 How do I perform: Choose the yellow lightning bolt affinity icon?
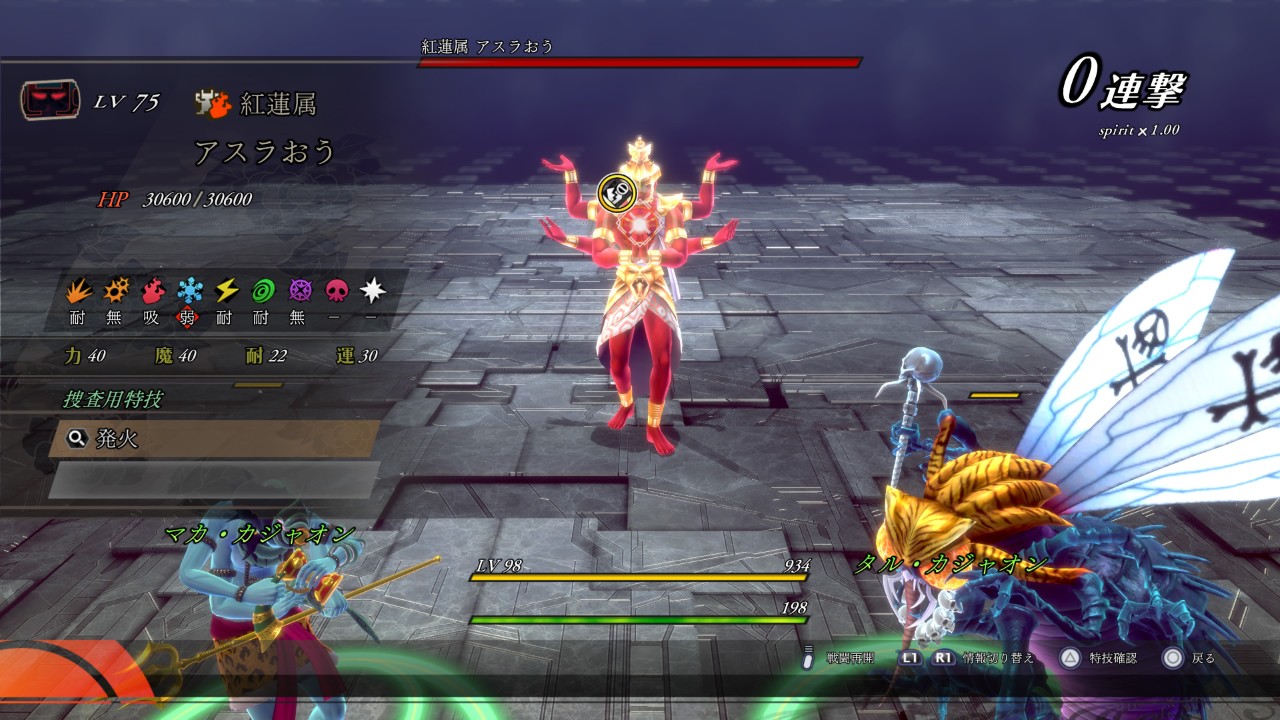(226, 291)
